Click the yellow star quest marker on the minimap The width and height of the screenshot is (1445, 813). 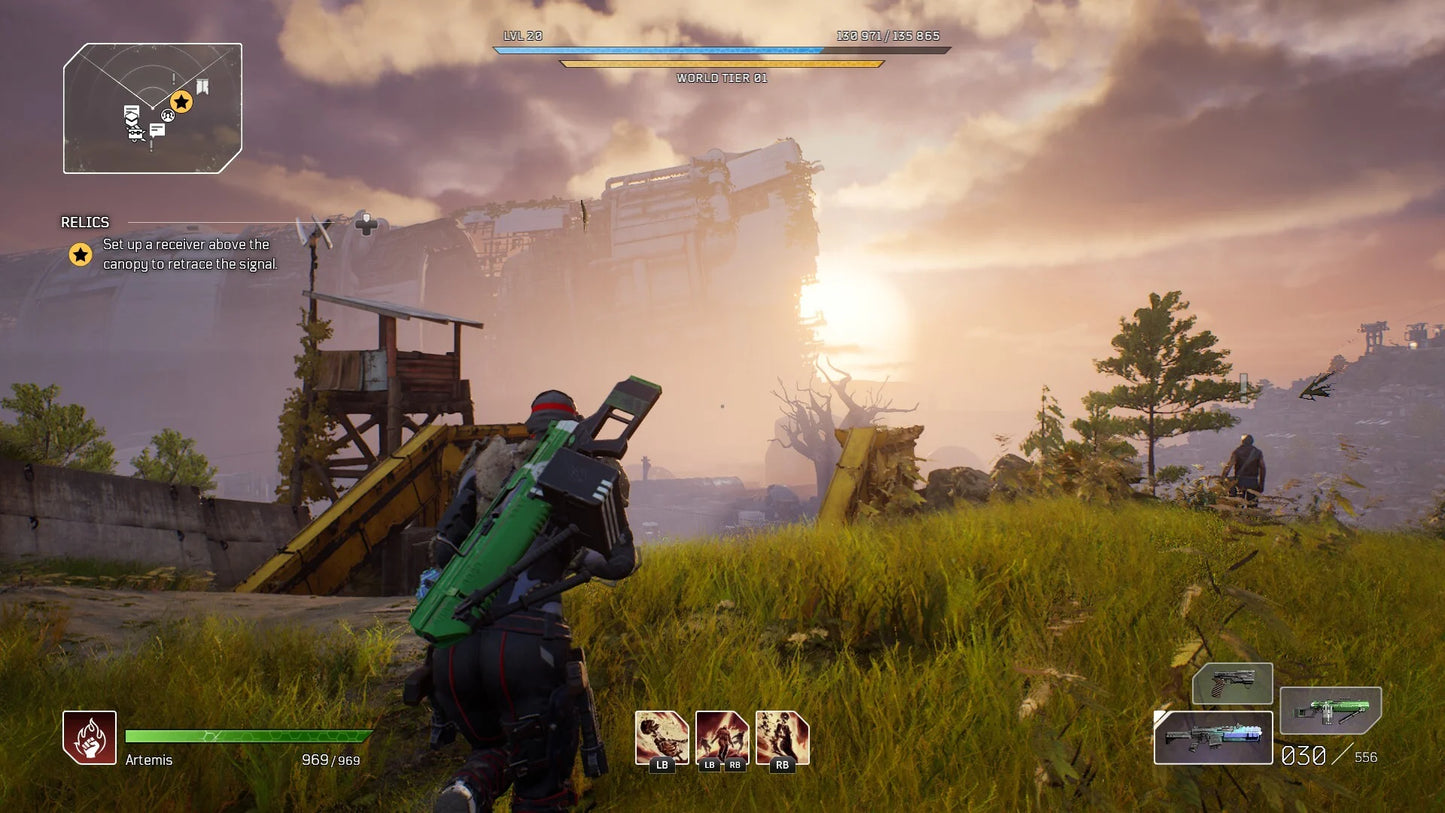(x=180, y=101)
